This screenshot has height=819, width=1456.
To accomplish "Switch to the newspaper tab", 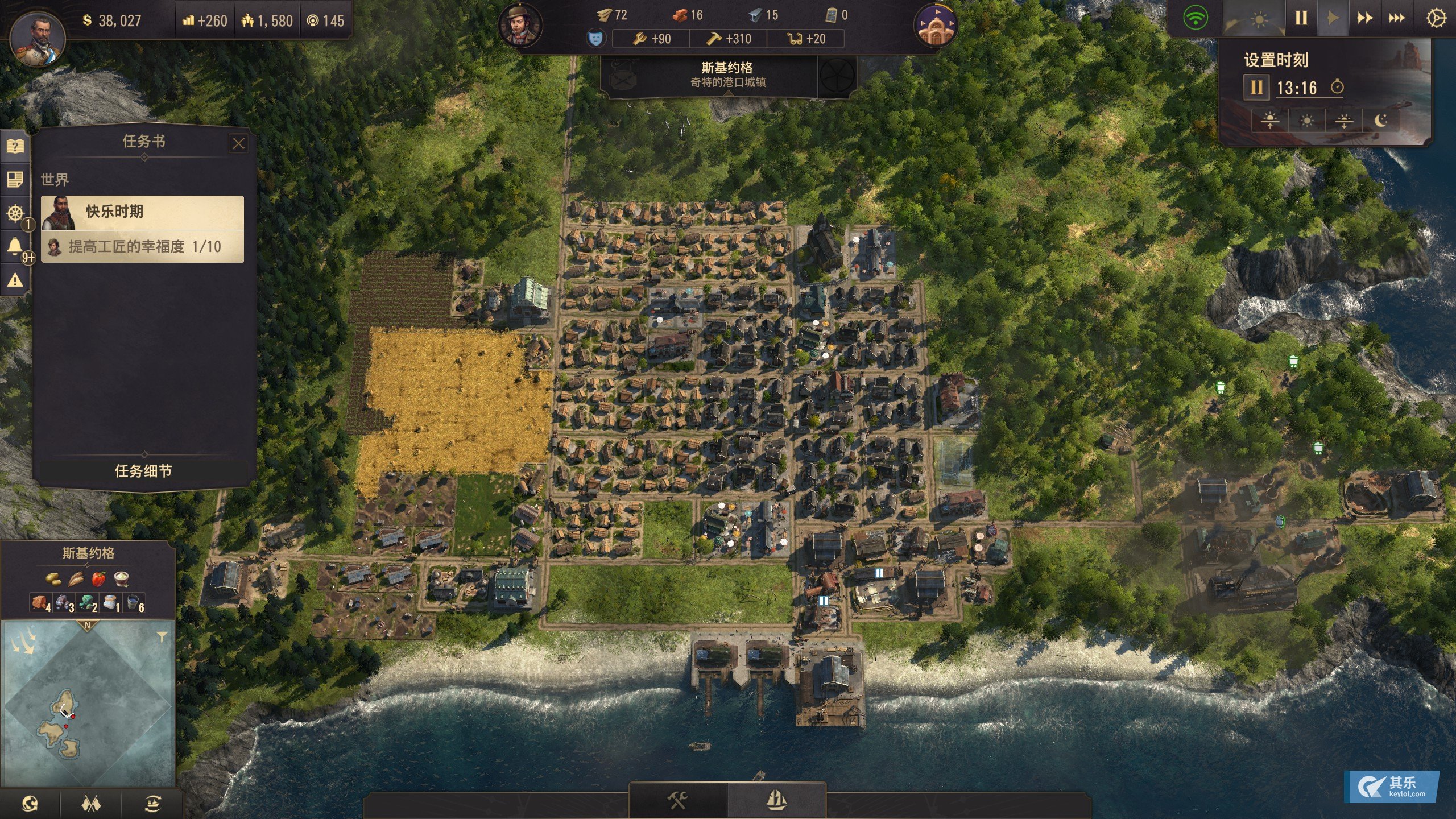I will tap(15, 180).
